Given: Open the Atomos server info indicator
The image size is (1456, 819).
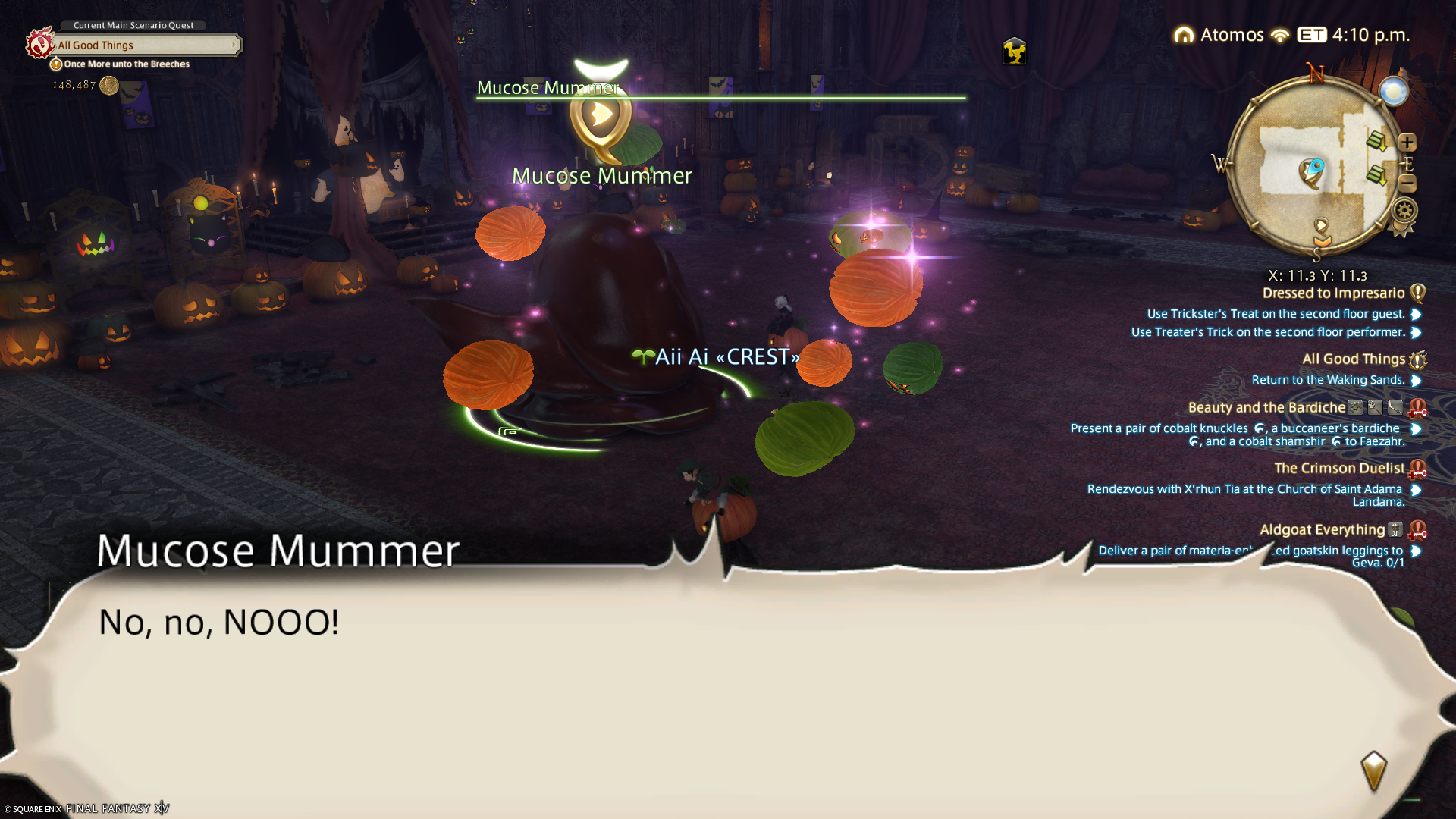Looking at the screenshot, I should click(x=1220, y=35).
